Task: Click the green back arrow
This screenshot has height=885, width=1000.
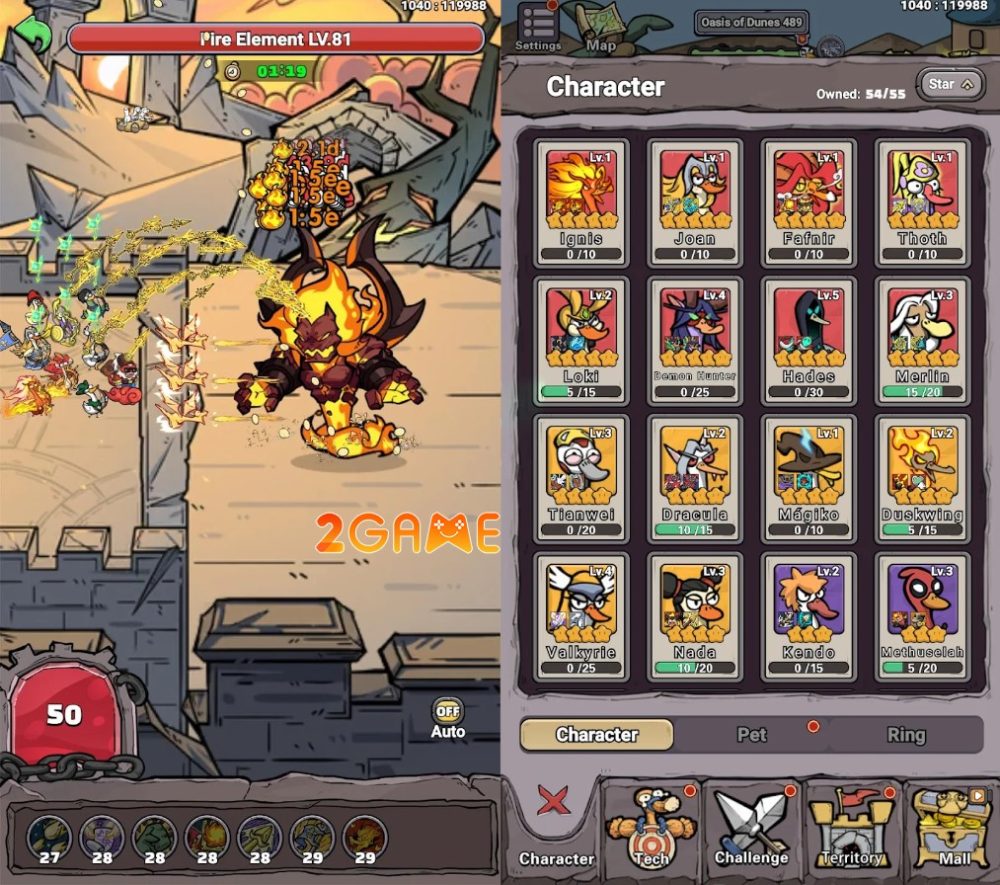Action: coord(36,35)
